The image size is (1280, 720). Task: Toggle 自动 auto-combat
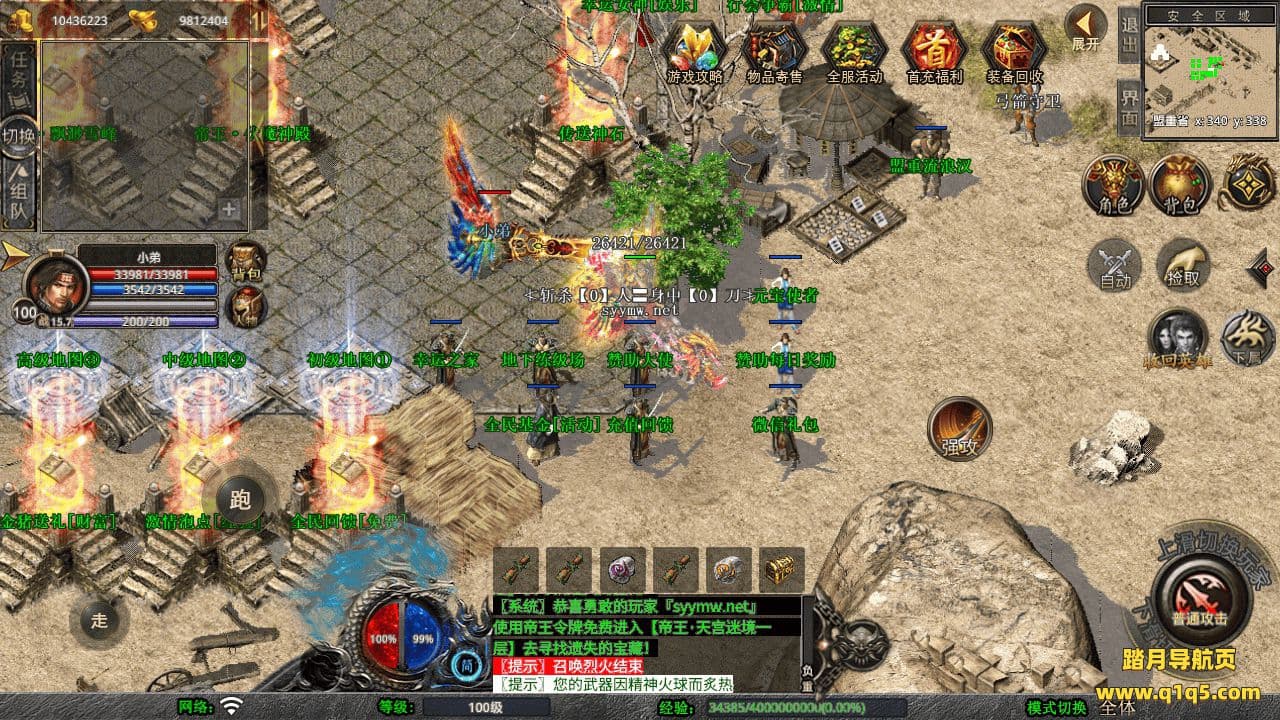coord(1115,266)
